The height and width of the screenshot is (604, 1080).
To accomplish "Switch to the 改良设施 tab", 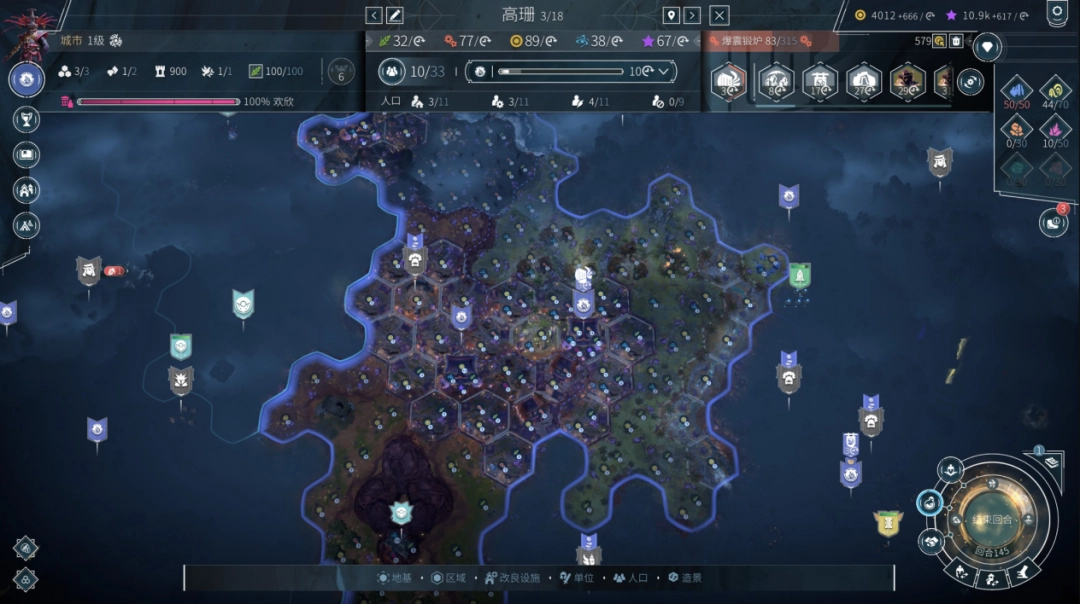I will [x=512, y=578].
